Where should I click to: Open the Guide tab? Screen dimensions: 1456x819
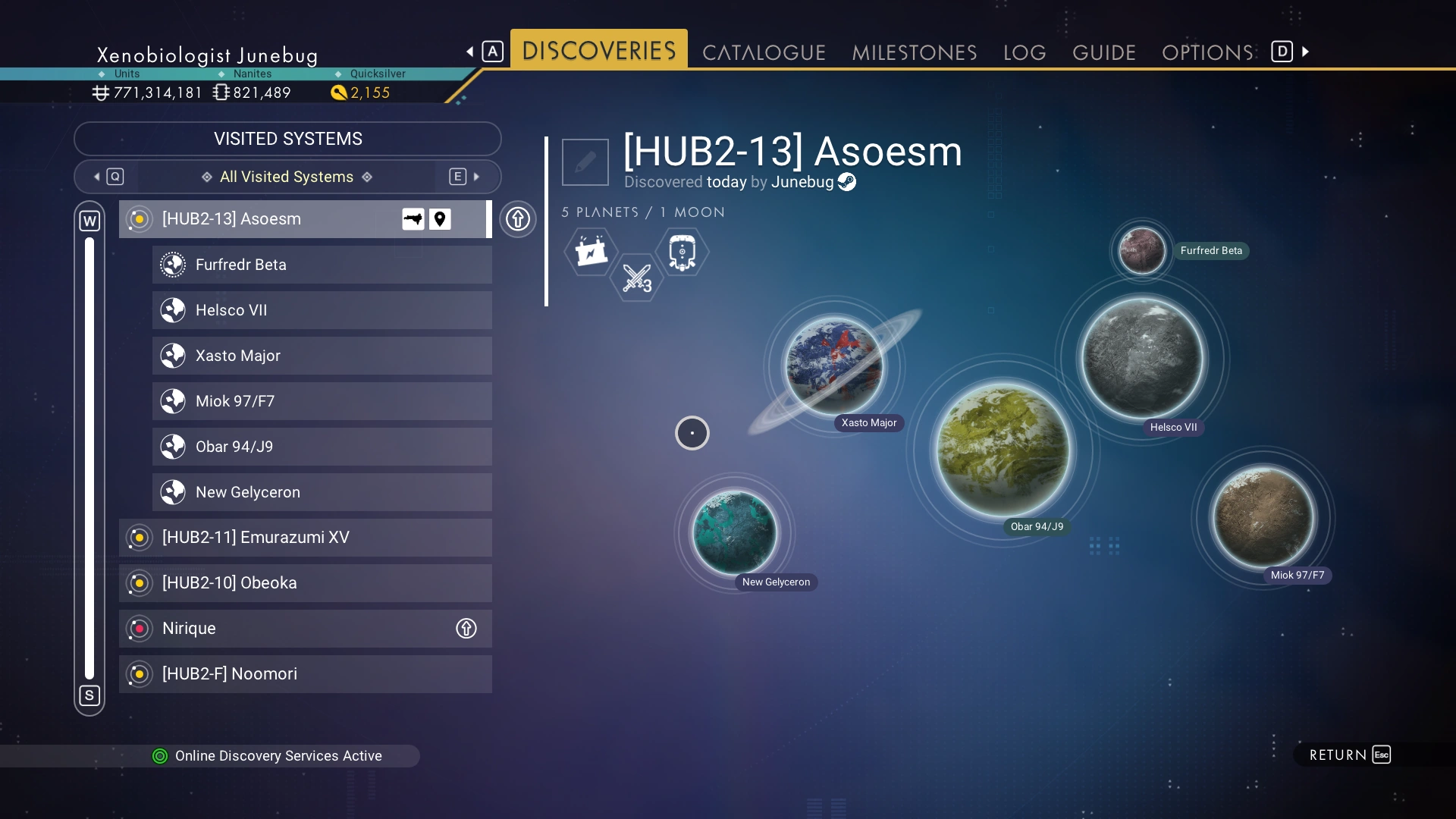pyautogui.click(x=1103, y=52)
